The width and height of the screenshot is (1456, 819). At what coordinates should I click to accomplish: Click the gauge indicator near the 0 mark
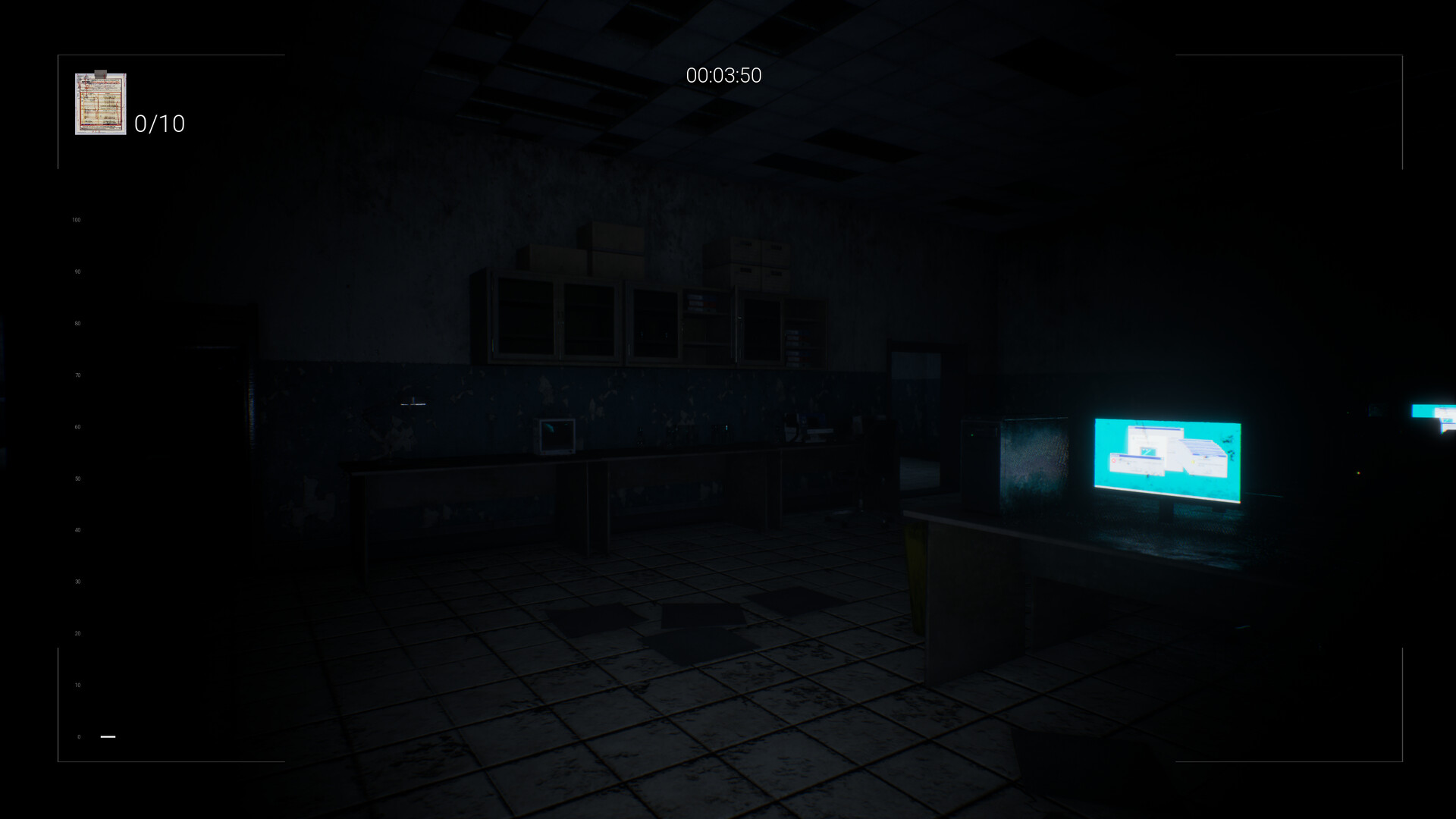click(107, 736)
